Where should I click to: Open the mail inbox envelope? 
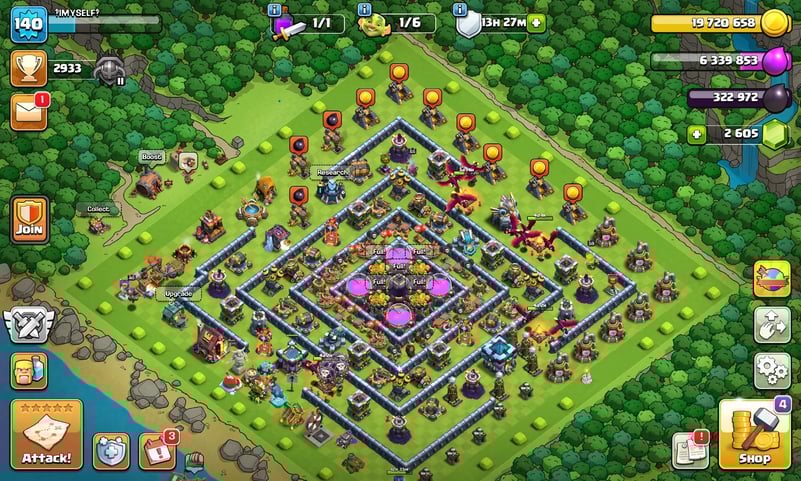tap(29, 112)
